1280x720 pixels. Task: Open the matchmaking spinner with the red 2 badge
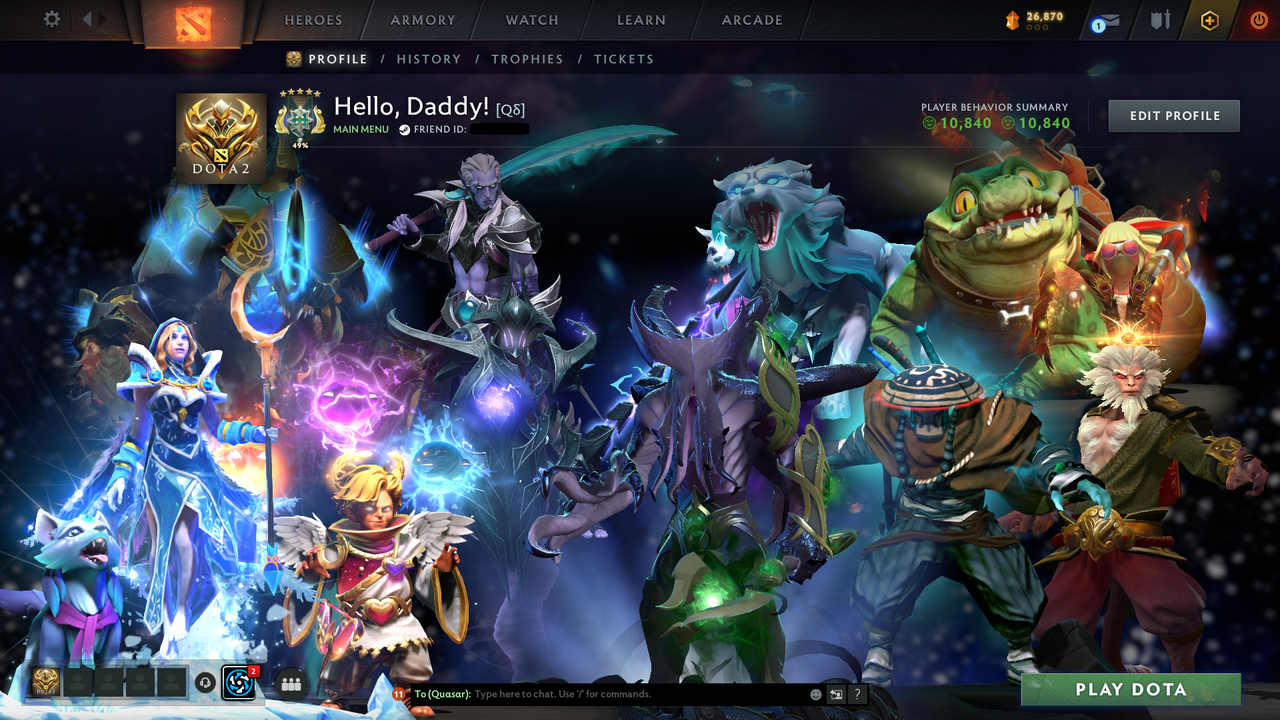coord(238,684)
